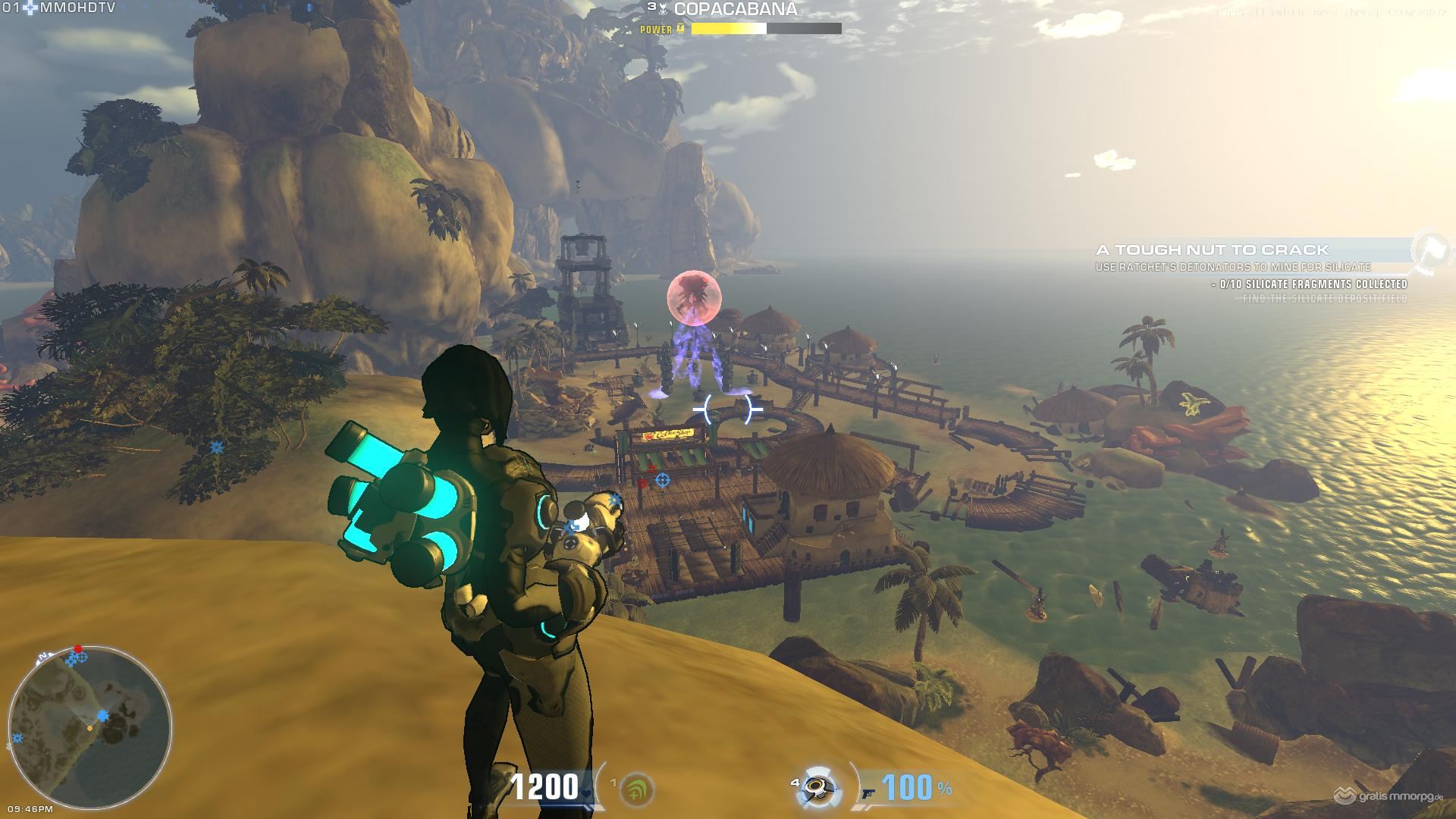Select the red marker on the minimap's rim
The width and height of the screenshot is (1456, 819).
pyautogui.click(x=78, y=649)
